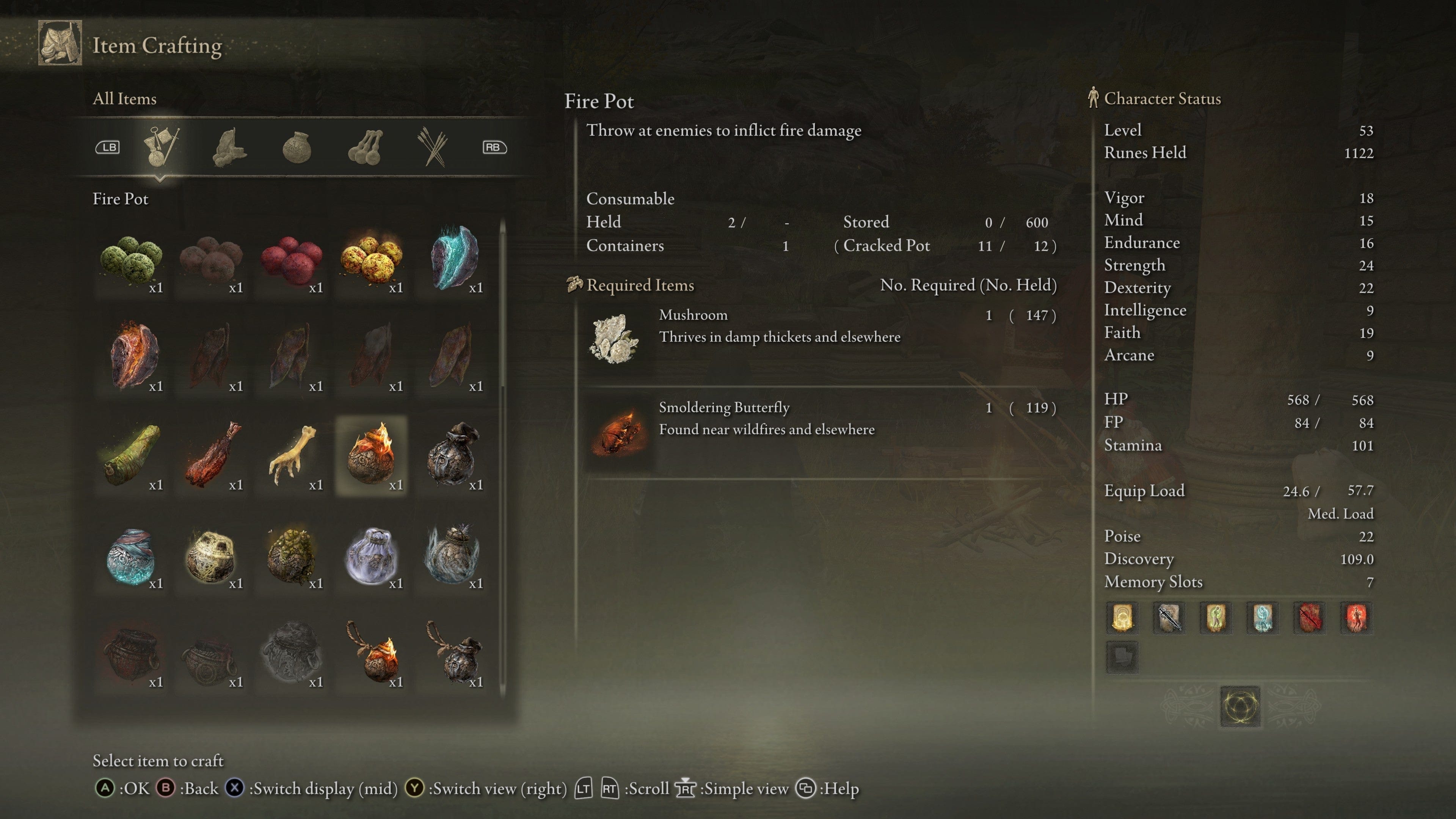Viewport: 1456px width, 819px height.
Task: Select the golden memory slot spell icon
Action: 1122,618
